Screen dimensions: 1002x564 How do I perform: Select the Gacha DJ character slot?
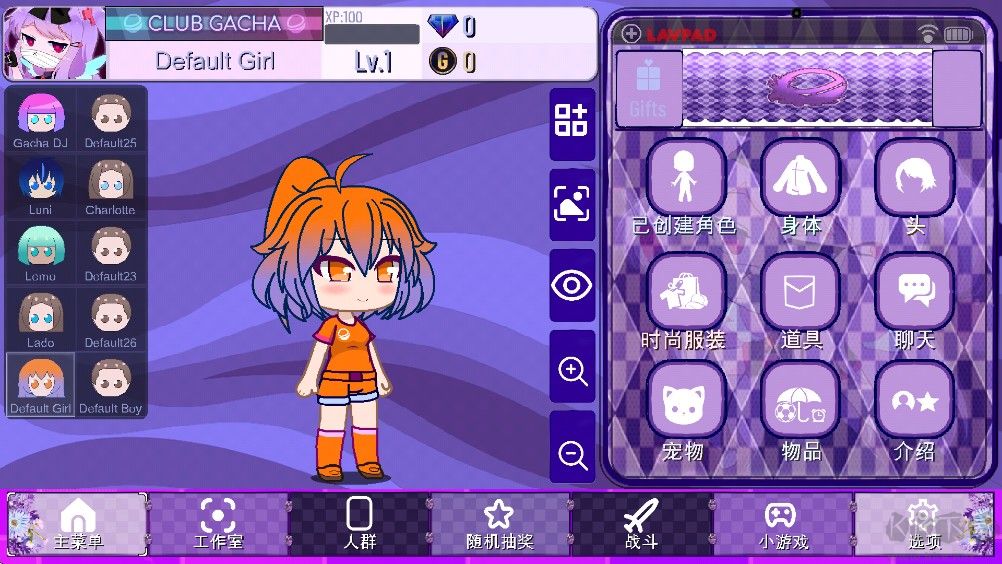tap(41, 119)
